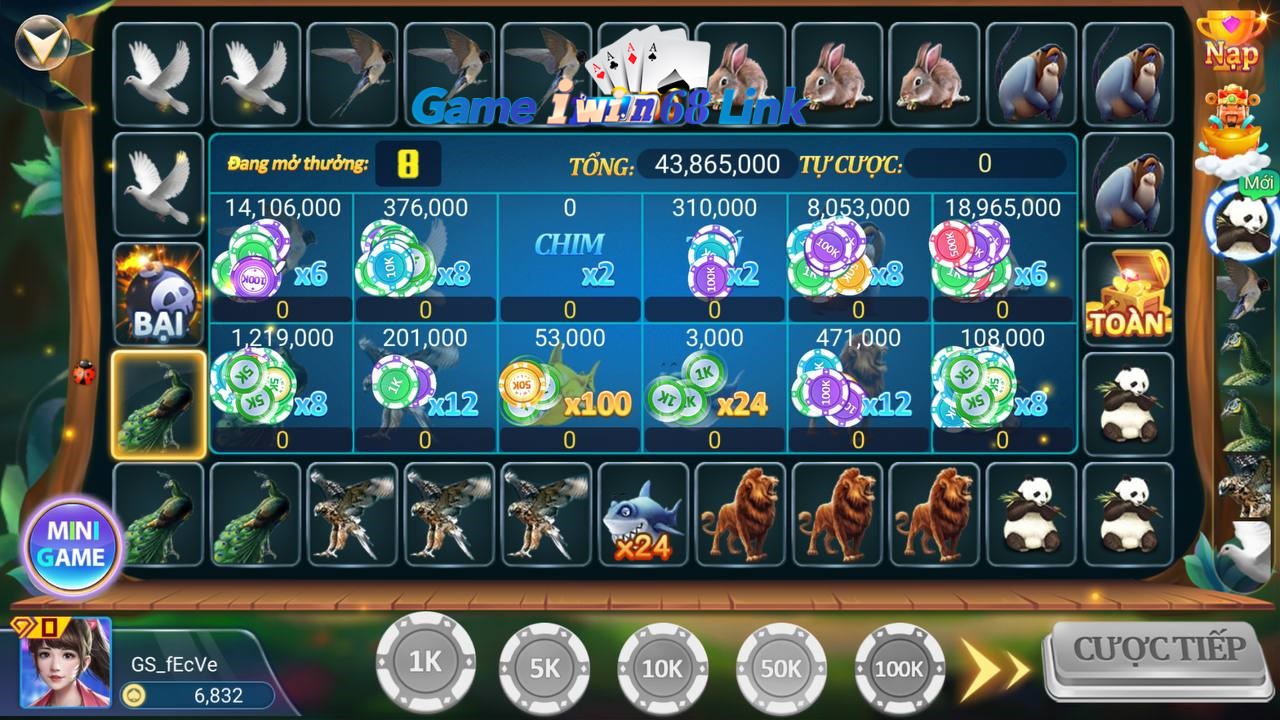1280x720 pixels.
Task: Bet on the x12 cell showing 201,000
Action: click(425, 390)
